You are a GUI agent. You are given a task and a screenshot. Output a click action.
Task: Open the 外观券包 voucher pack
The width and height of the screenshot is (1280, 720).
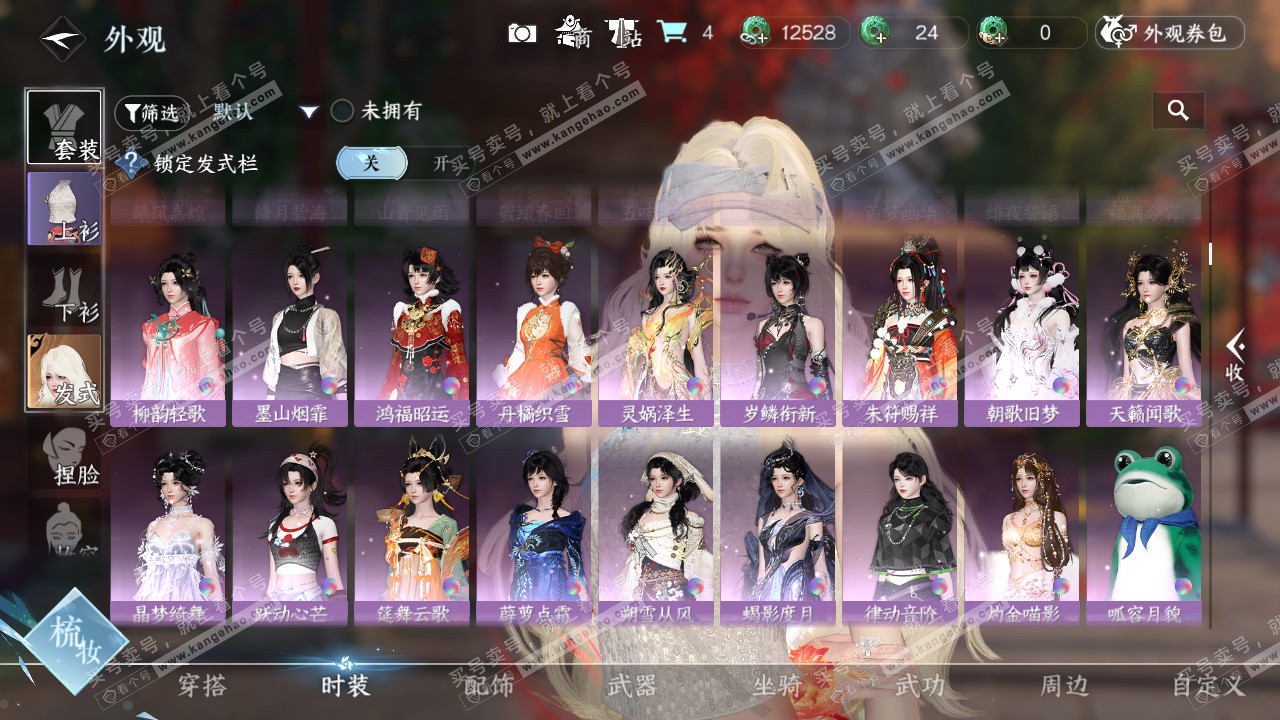[x=1170, y=33]
